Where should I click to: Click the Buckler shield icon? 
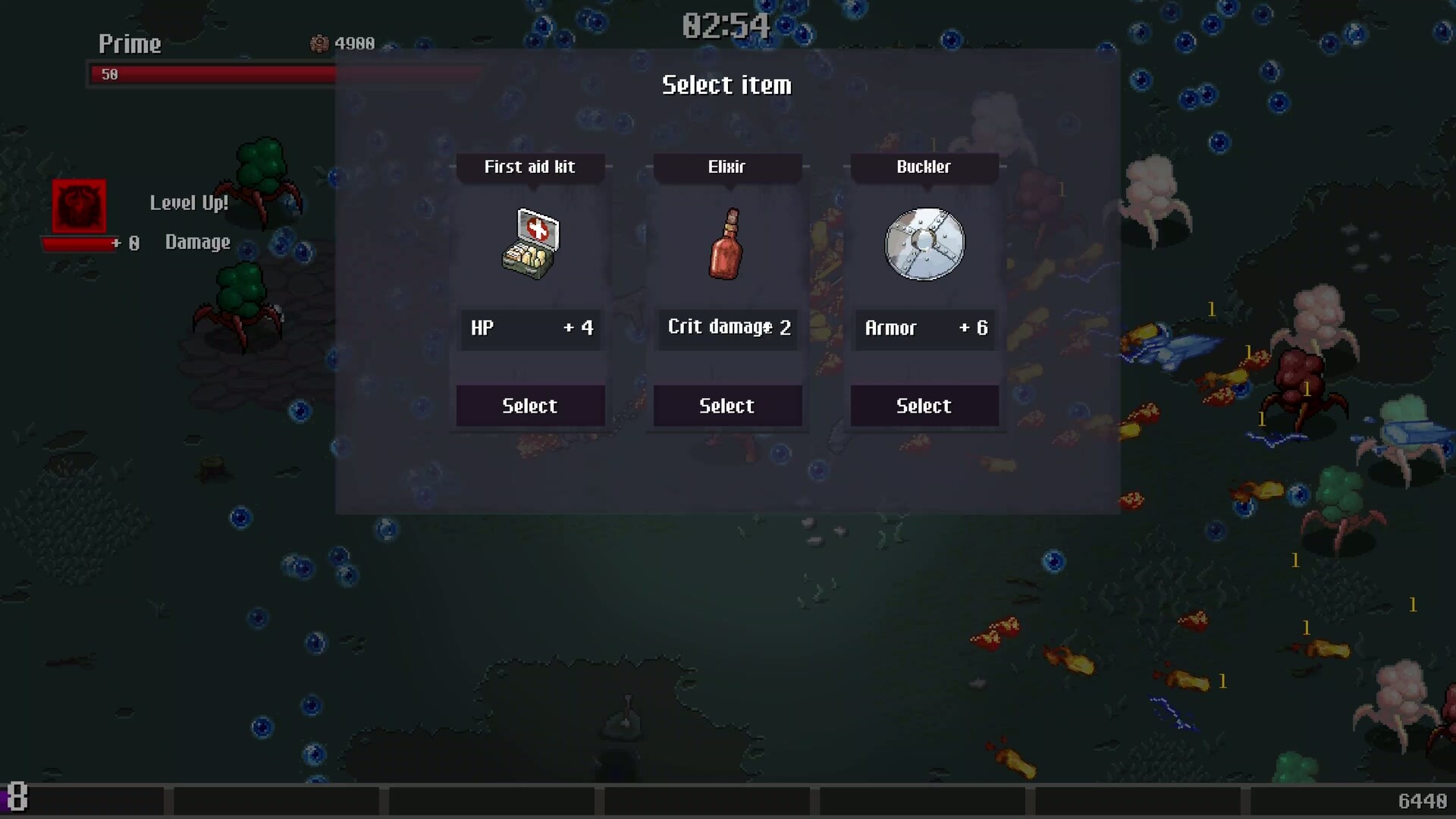(x=924, y=243)
